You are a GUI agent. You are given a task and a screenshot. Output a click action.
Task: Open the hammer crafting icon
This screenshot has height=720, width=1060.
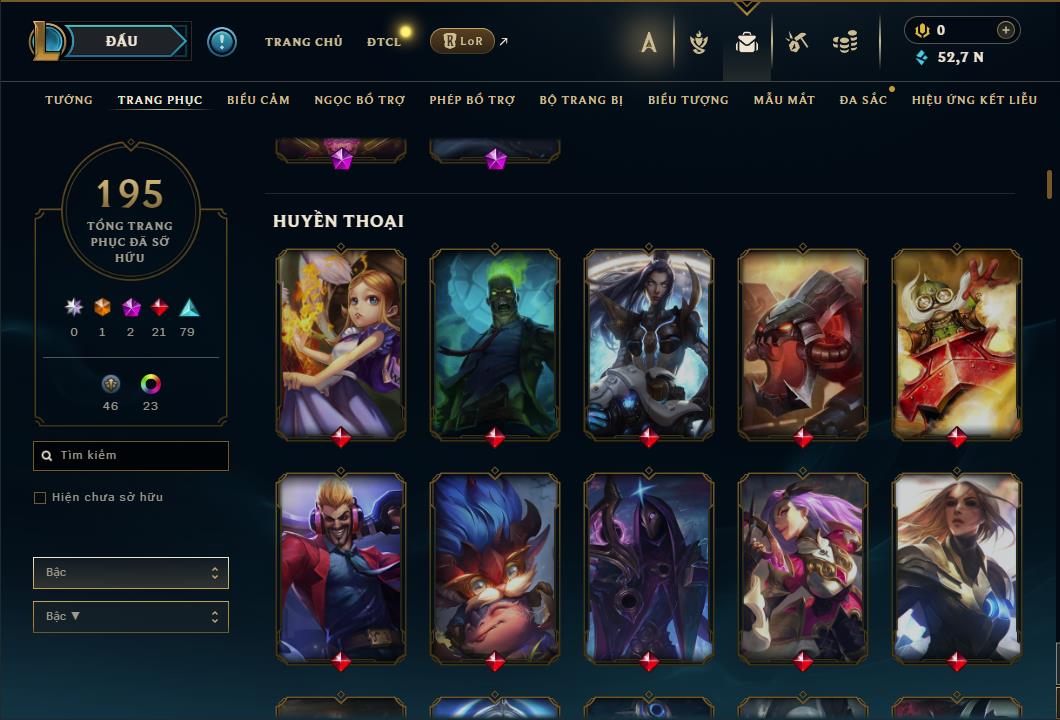[x=796, y=42]
